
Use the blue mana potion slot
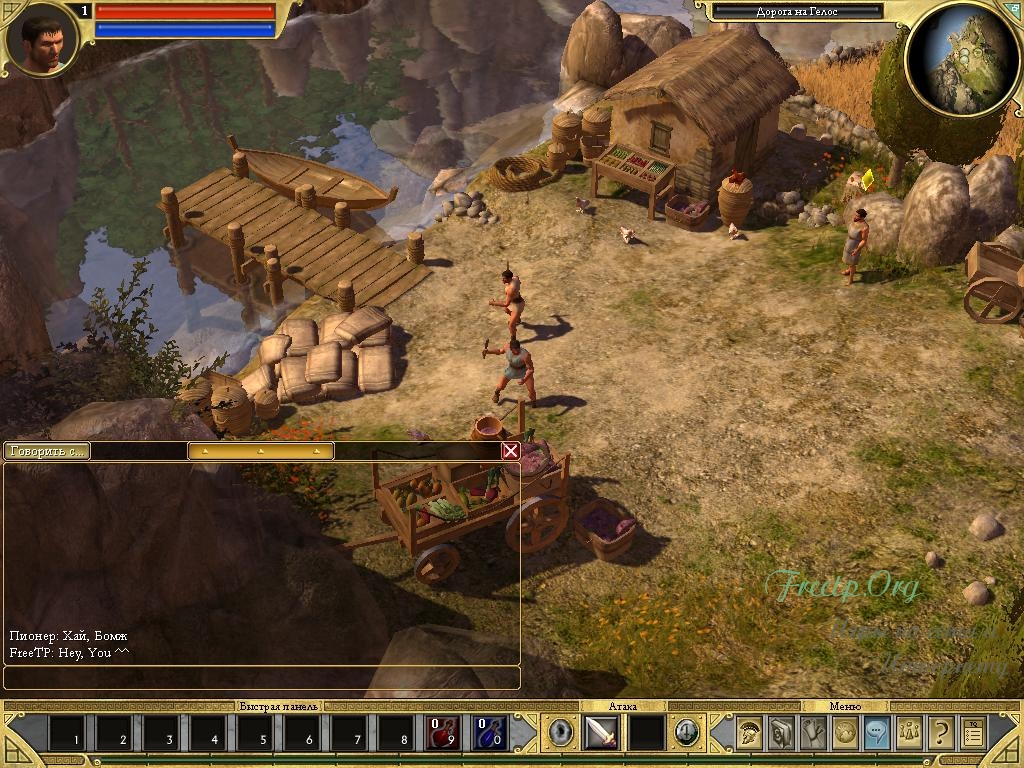489,733
